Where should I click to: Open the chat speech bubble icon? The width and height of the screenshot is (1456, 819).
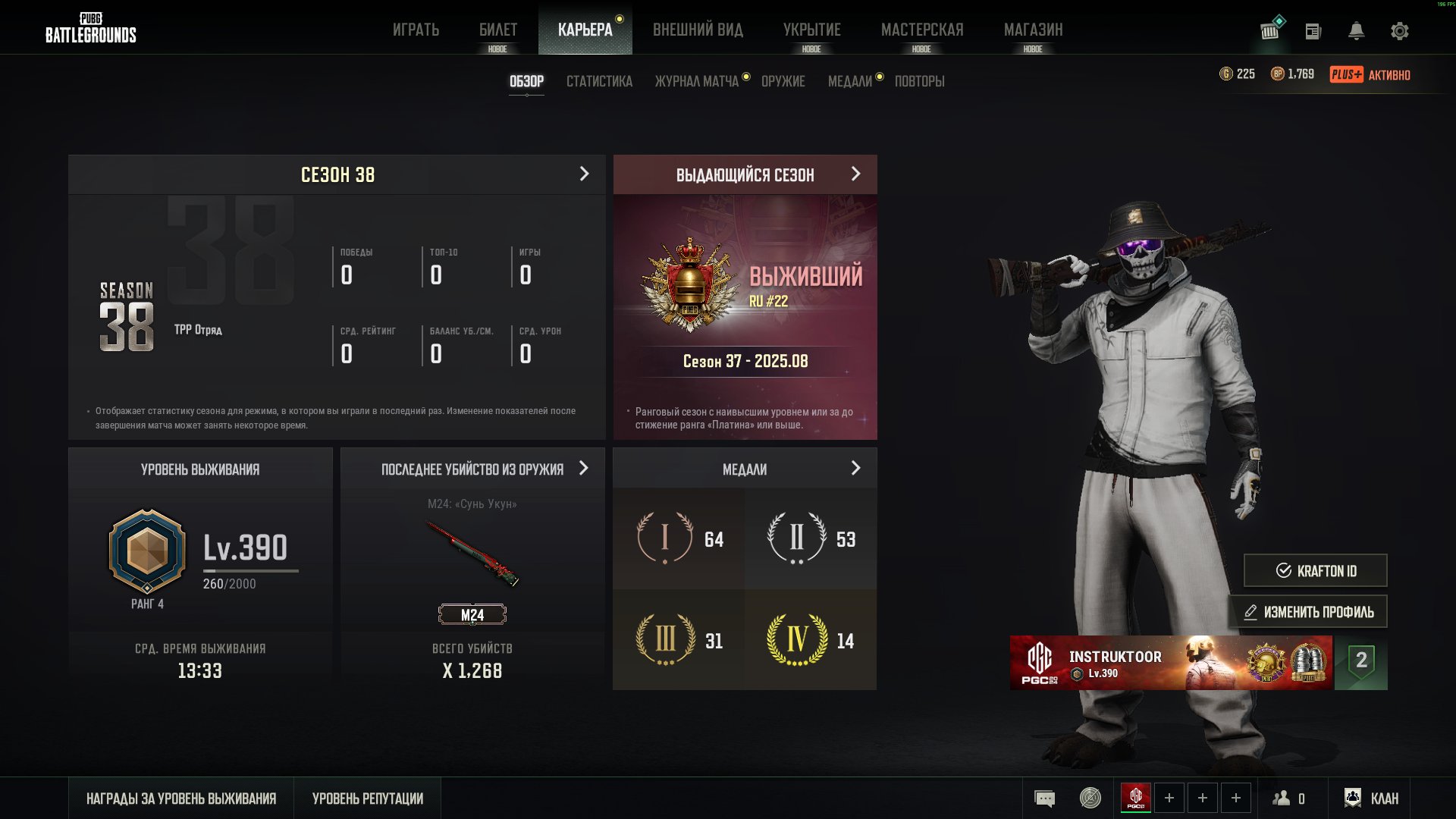pyautogui.click(x=1044, y=799)
